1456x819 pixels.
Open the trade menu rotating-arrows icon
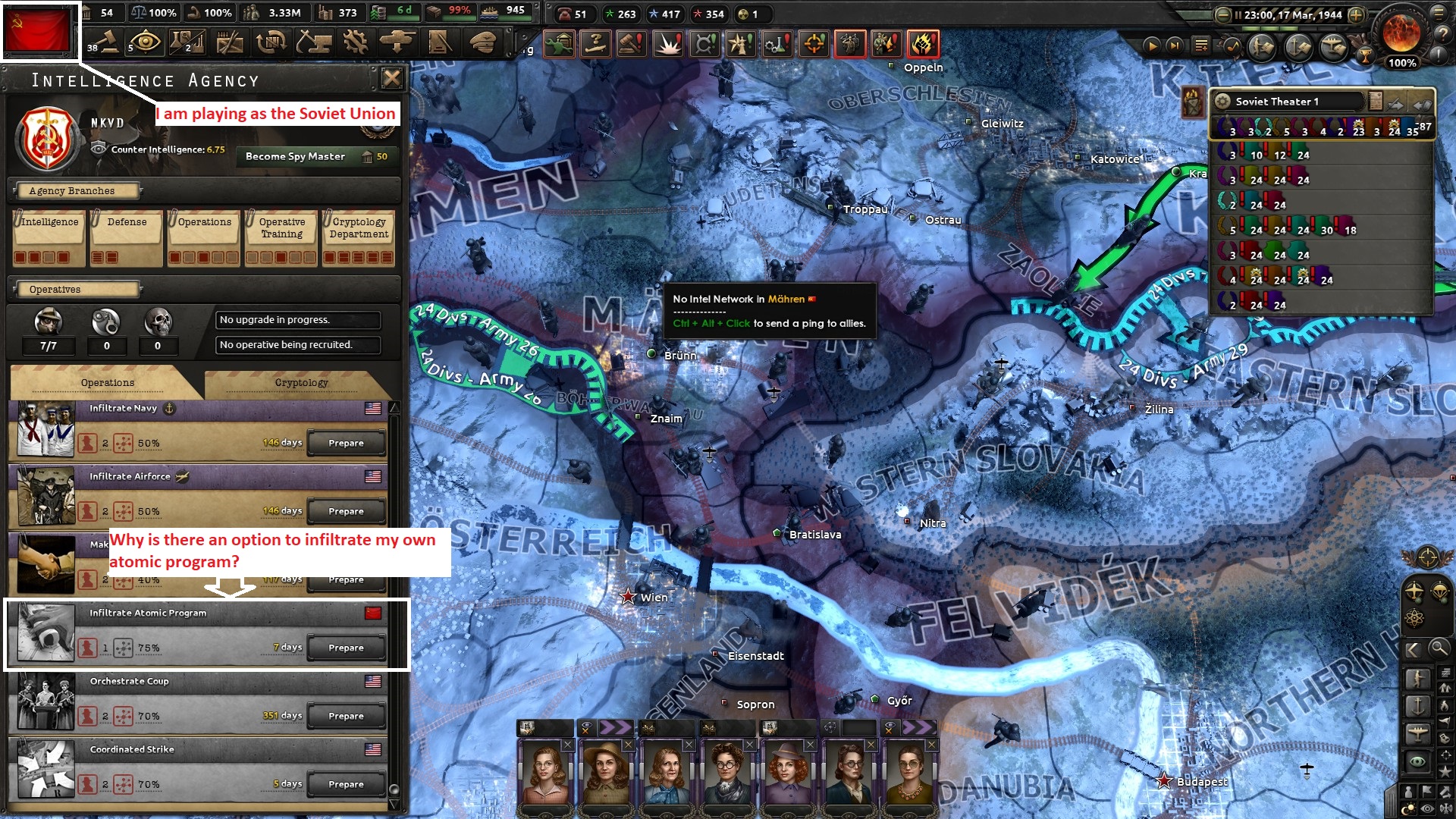click(271, 43)
